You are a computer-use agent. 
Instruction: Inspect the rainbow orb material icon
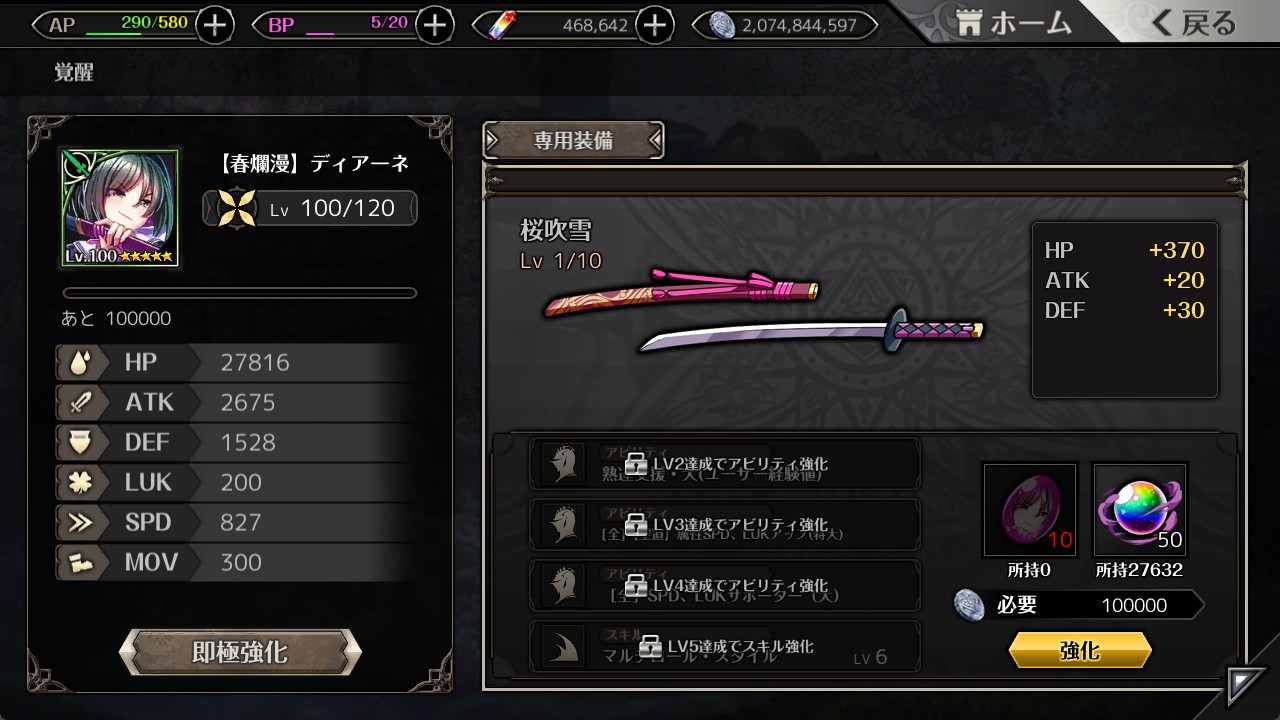click(x=1140, y=510)
